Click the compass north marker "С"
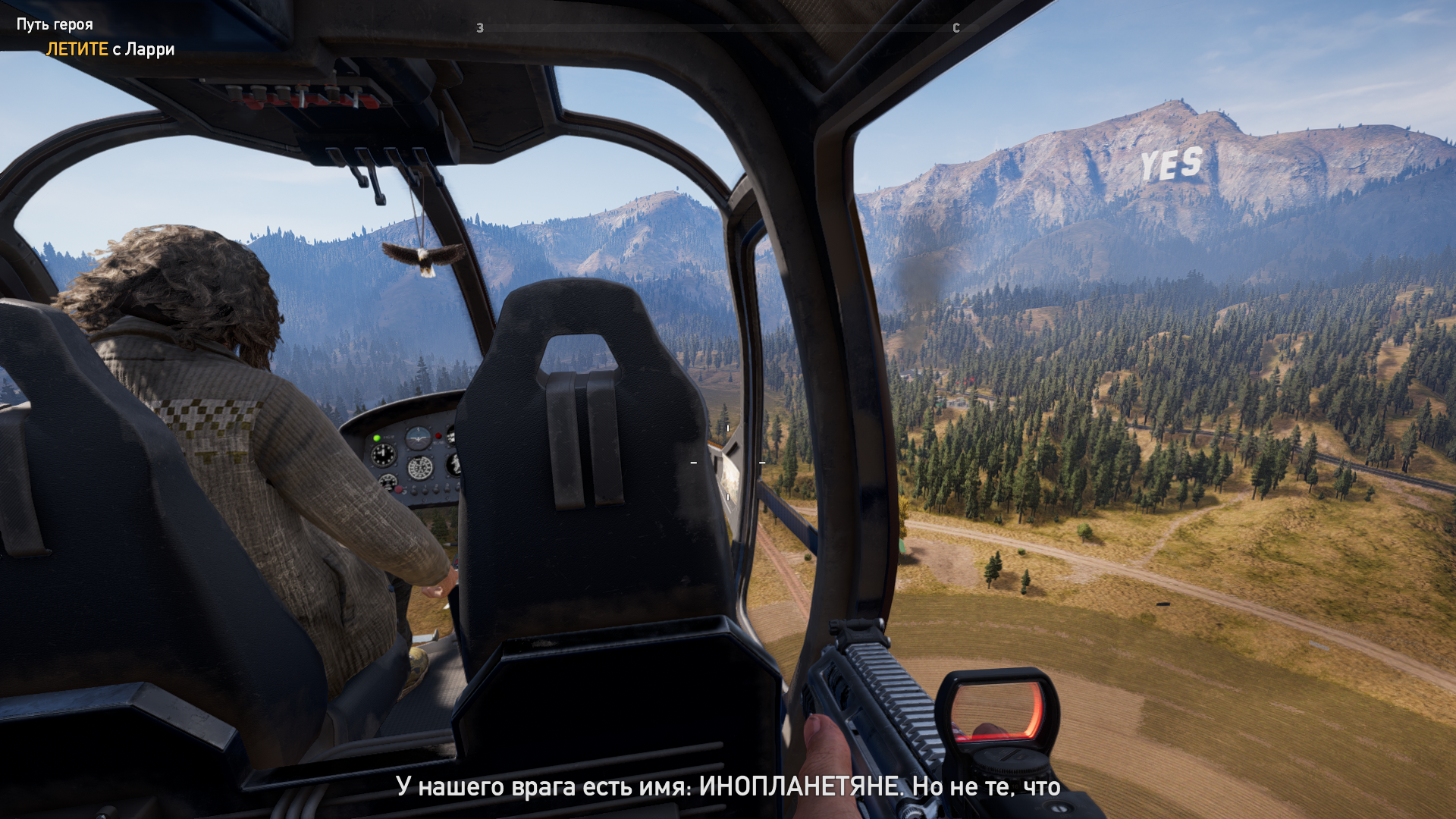 click(x=956, y=28)
